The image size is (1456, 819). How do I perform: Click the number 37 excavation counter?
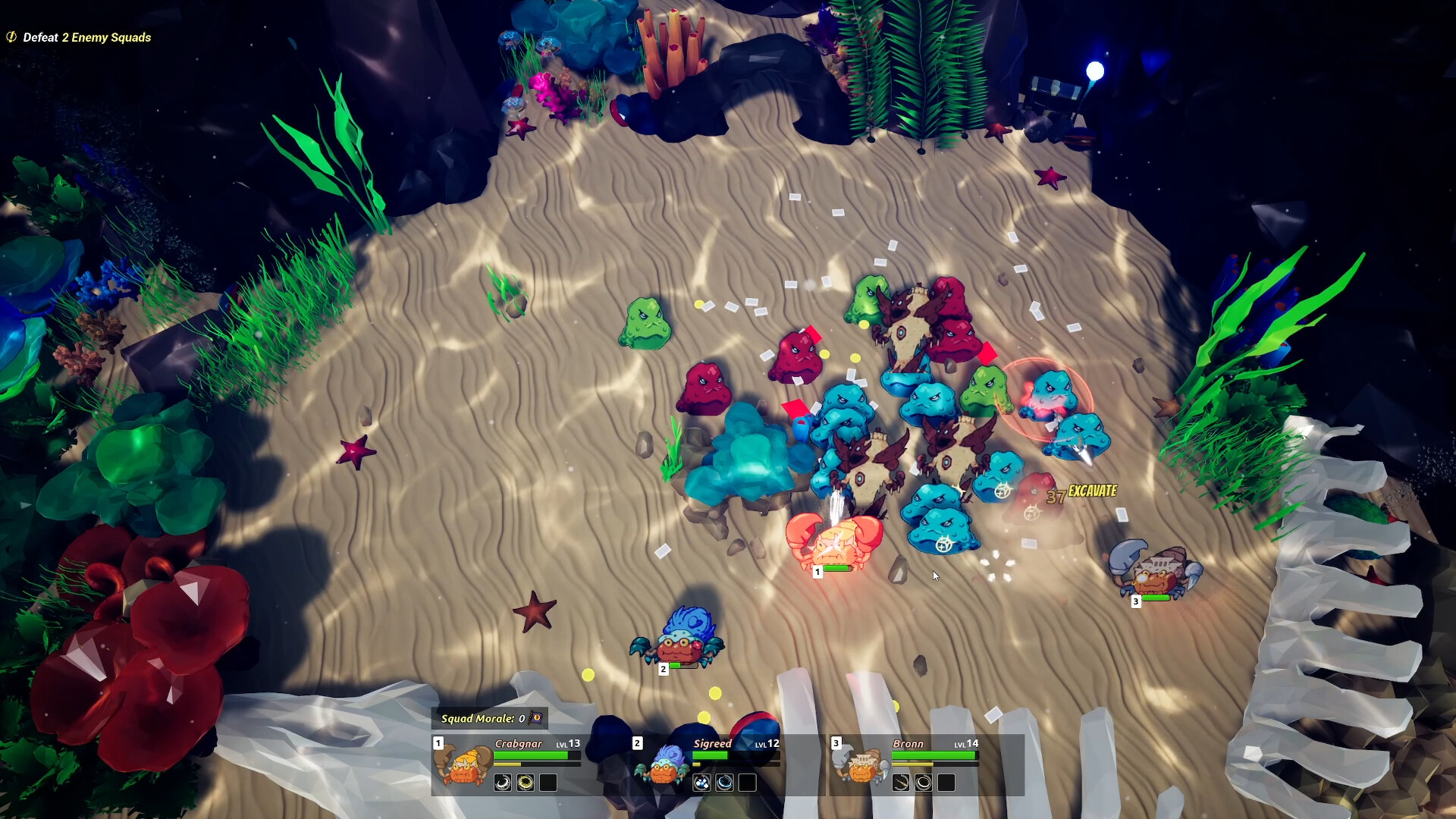click(1054, 497)
